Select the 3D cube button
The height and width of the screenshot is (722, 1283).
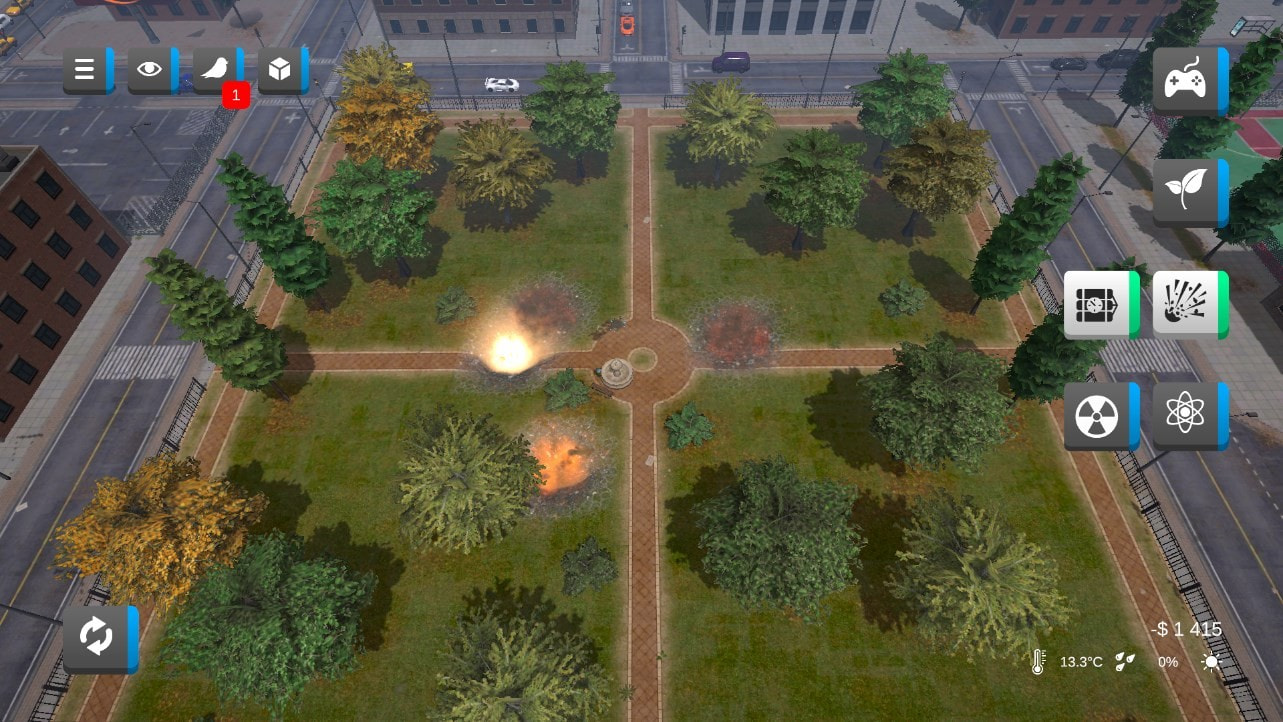281,69
